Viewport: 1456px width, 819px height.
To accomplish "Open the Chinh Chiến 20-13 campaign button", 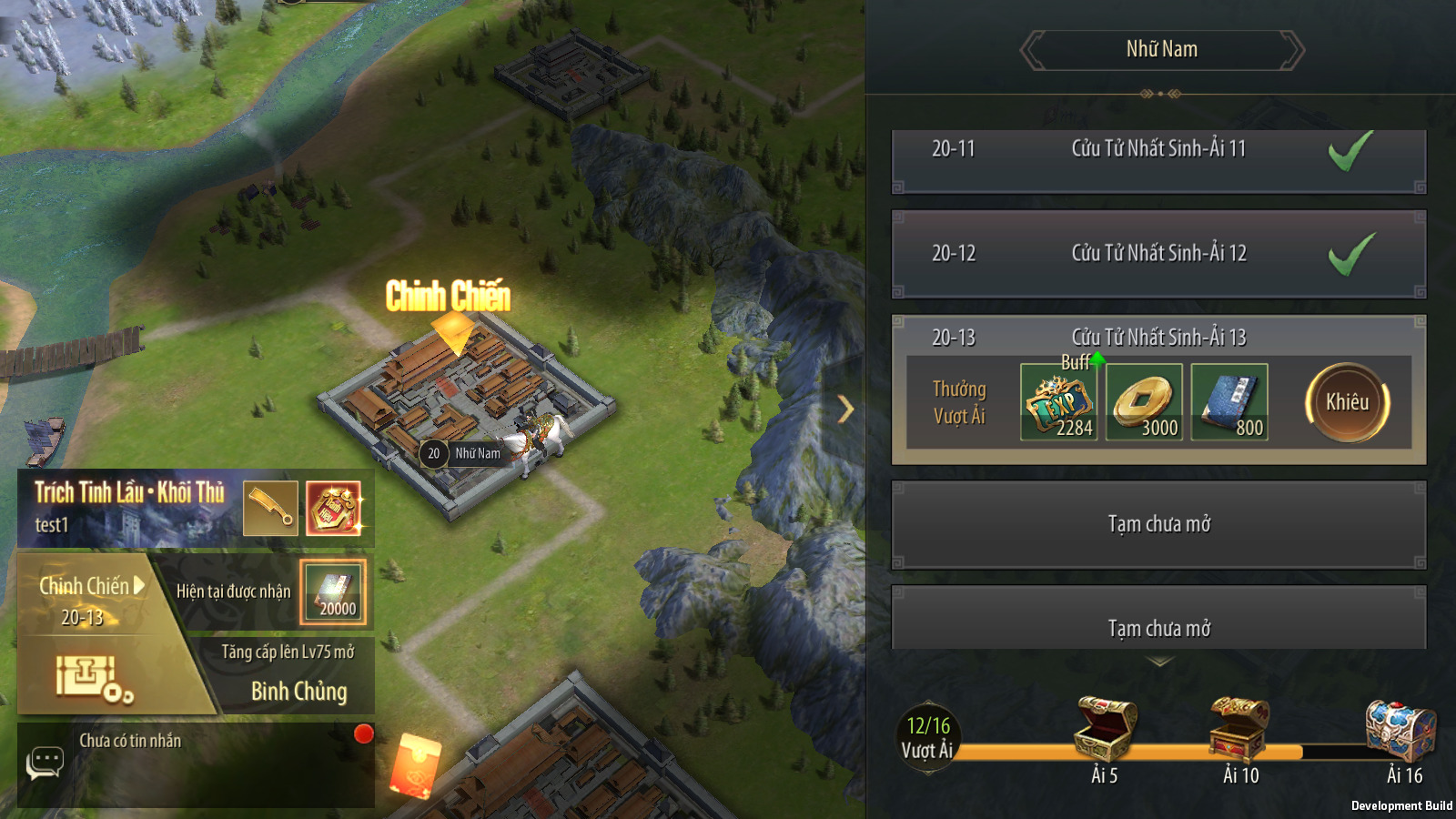I will [86, 601].
